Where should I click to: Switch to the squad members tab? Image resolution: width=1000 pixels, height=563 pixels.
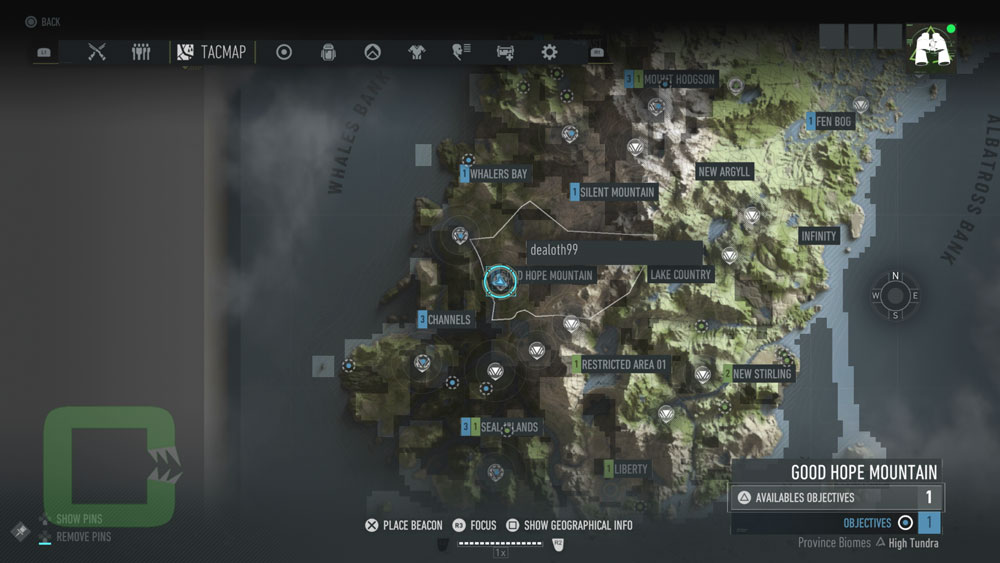pos(141,52)
